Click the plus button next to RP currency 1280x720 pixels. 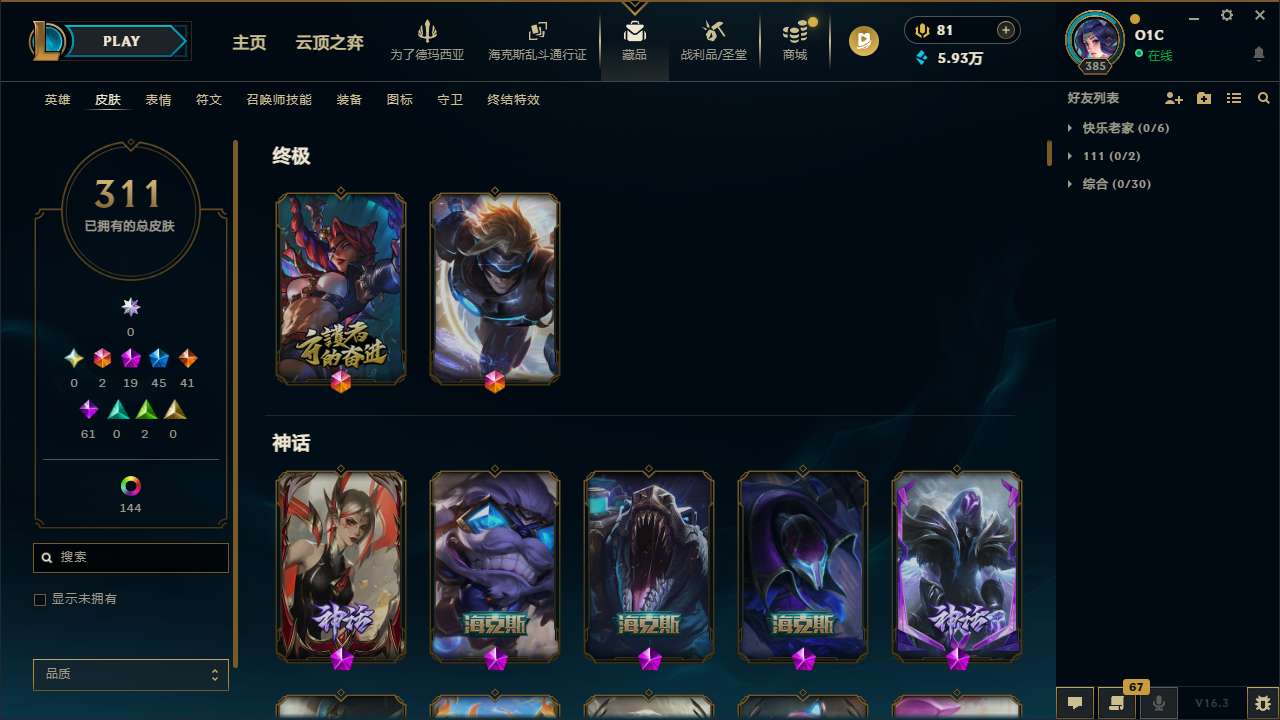click(1006, 30)
